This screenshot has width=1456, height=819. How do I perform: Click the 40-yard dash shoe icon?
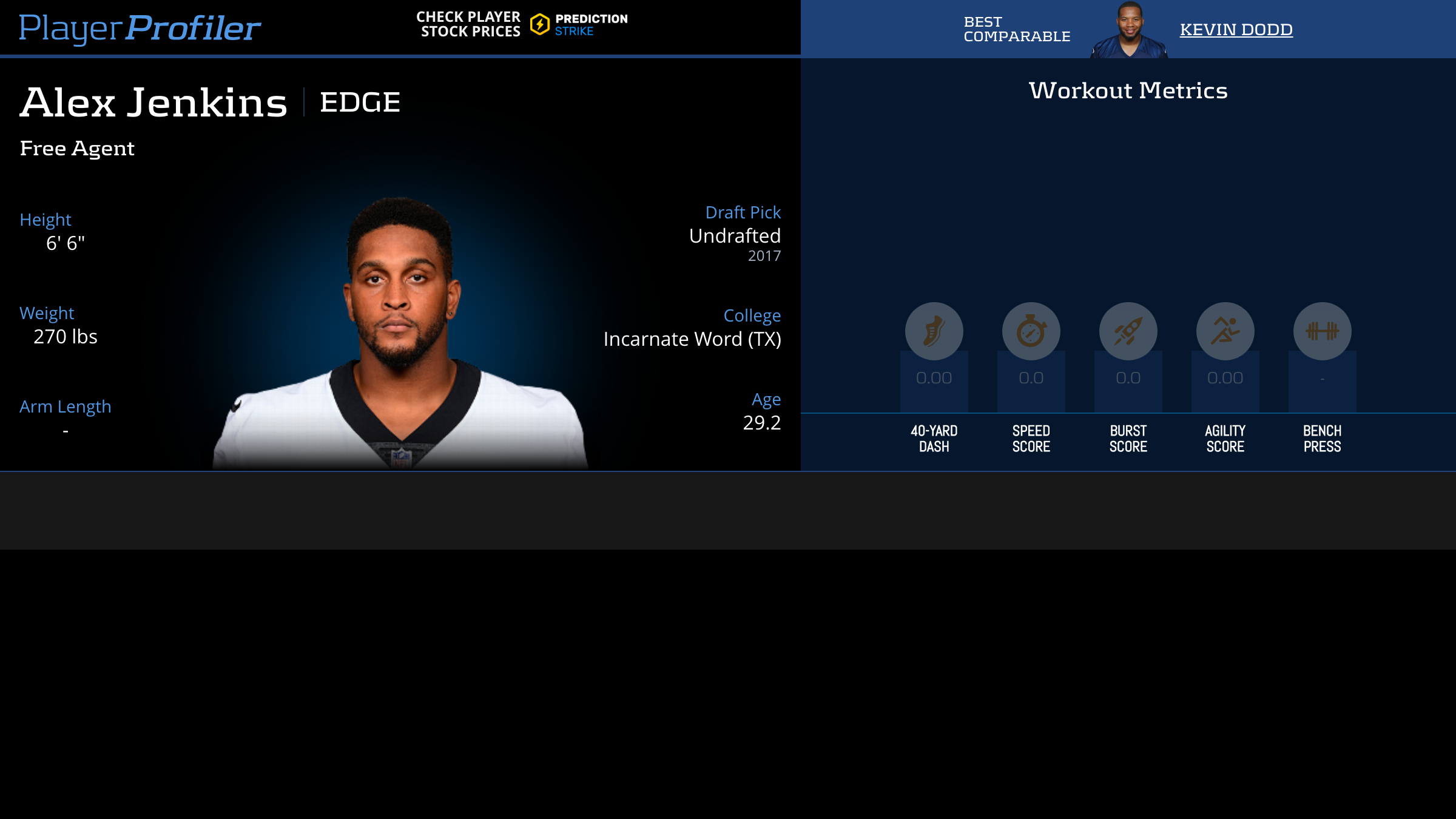(934, 331)
